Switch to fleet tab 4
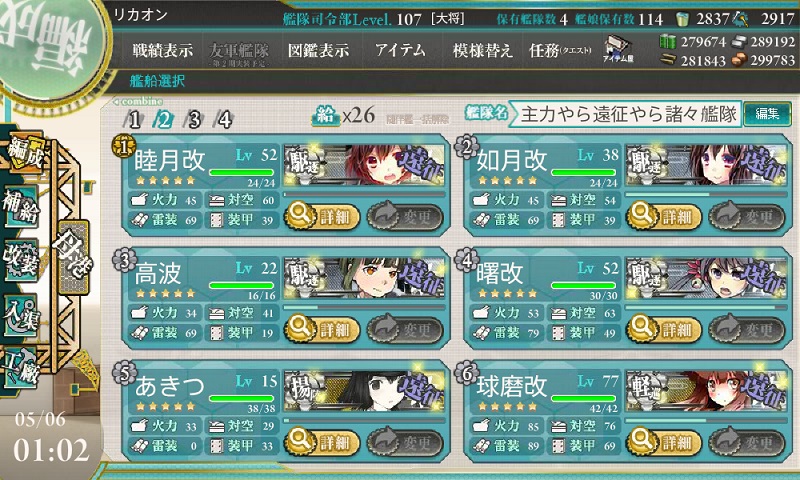Image resolution: width=800 pixels, height=480 pixels. point(225,119)
